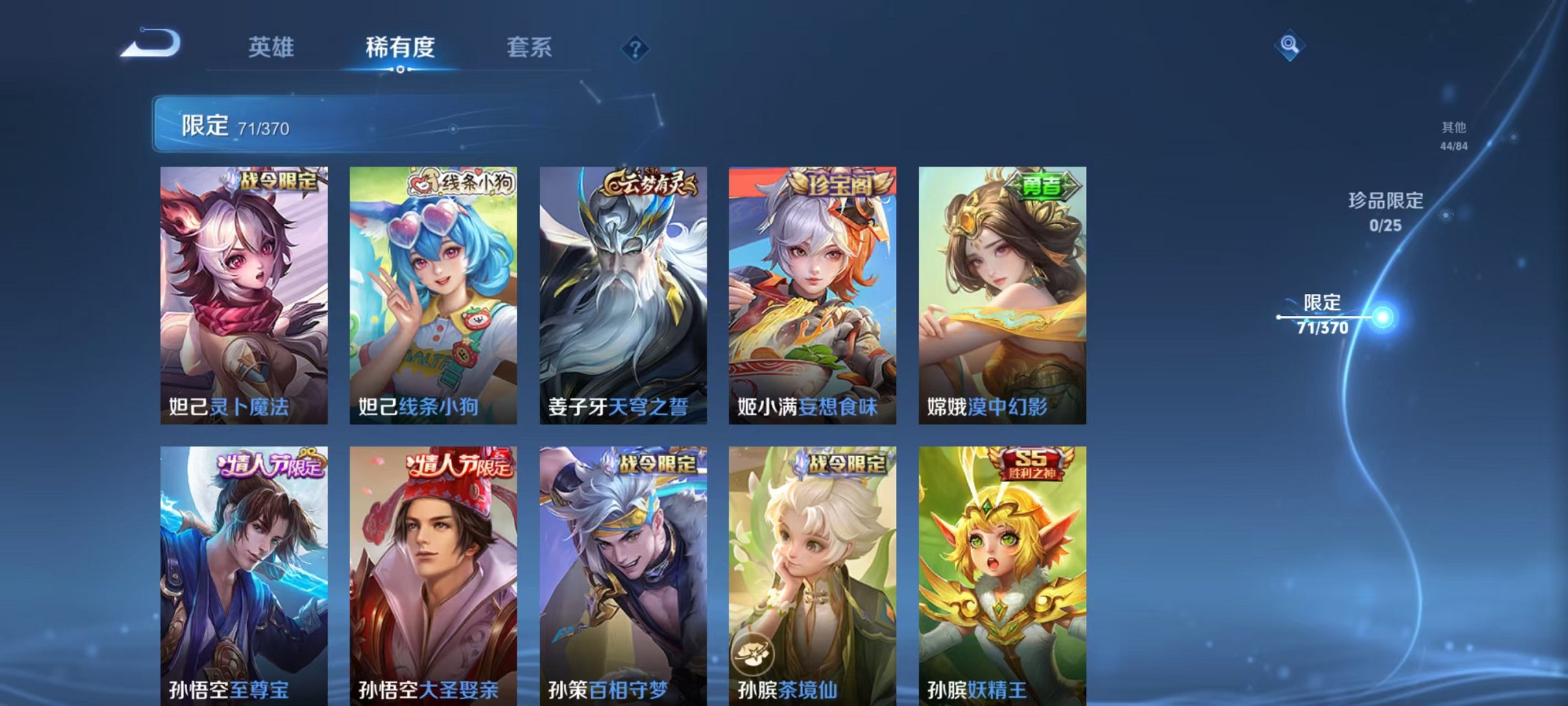Viewport: 1568px width, 706px height.
Task: Switch to the 英雄 tab
Action: click(x=272, y=48)
